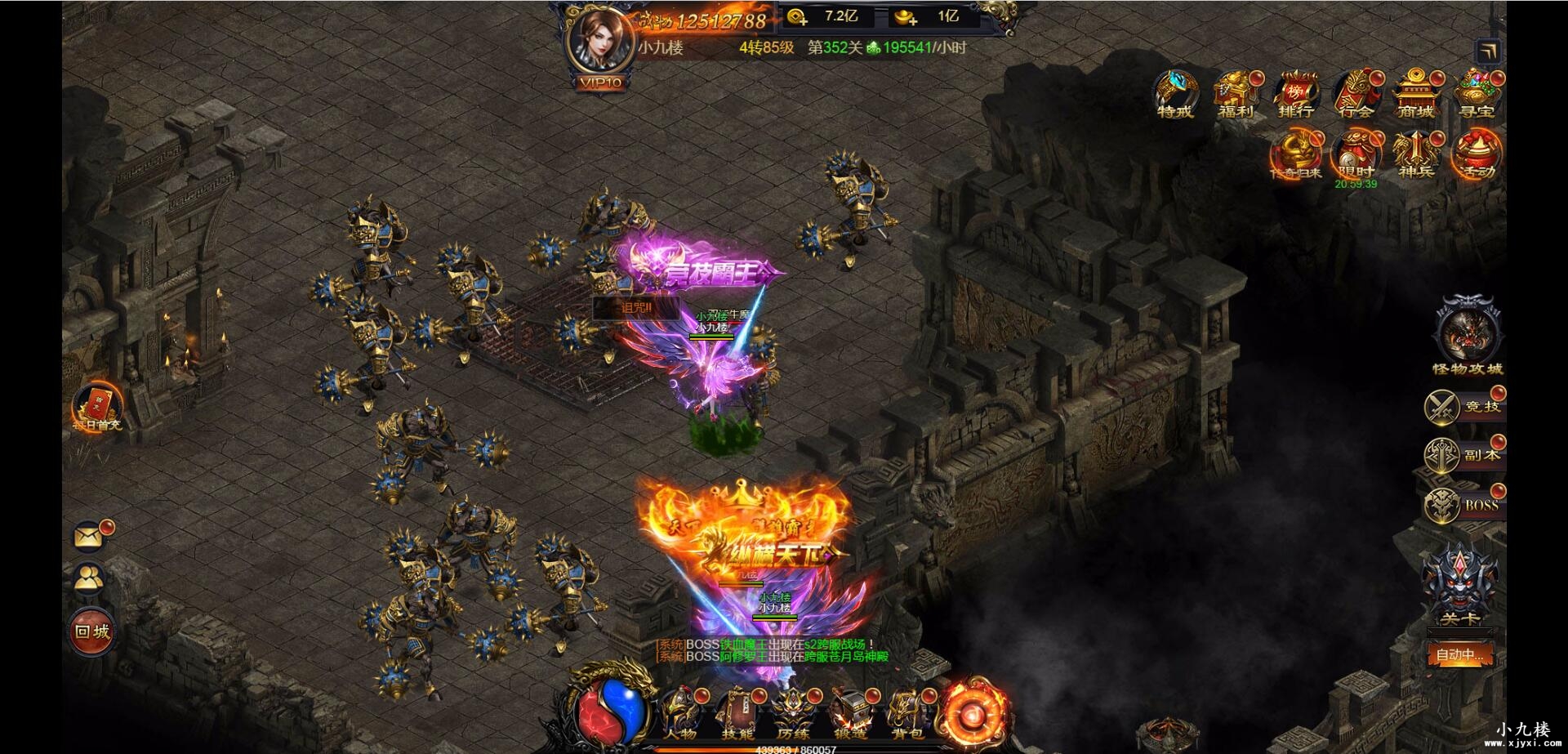Viewport: 1568px width, 754px height.
Task: Collapse the top-right icon menu arrow
Action: point(1489,51)
